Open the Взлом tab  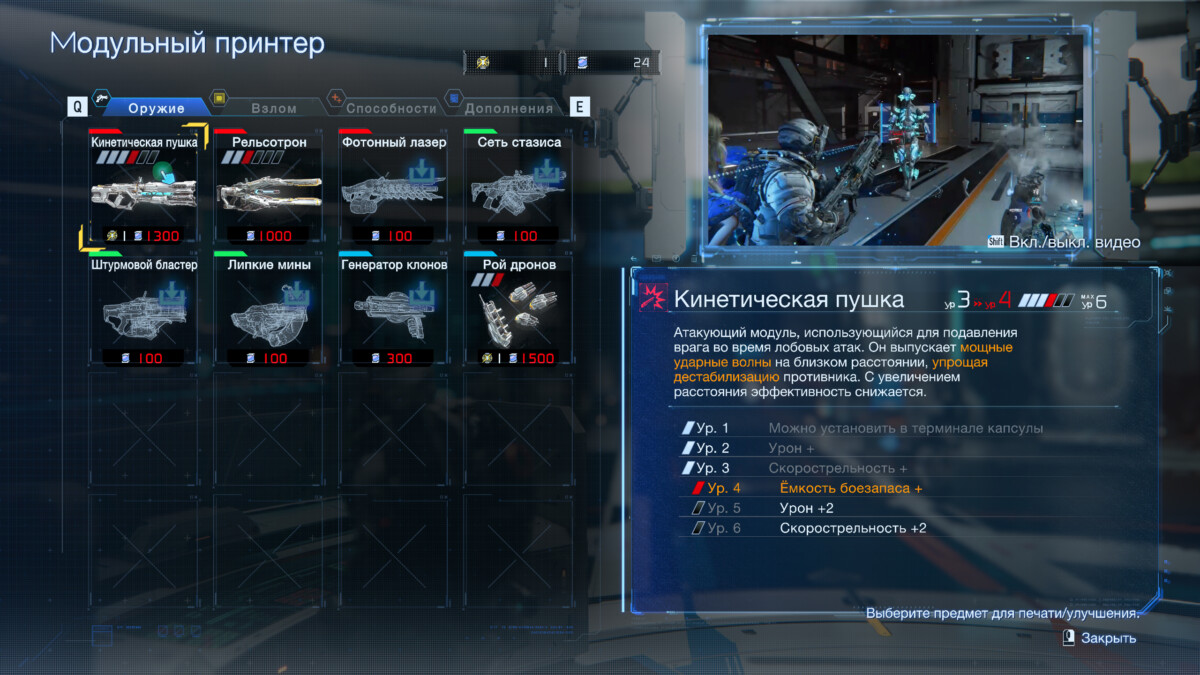(x=273, y=108)
